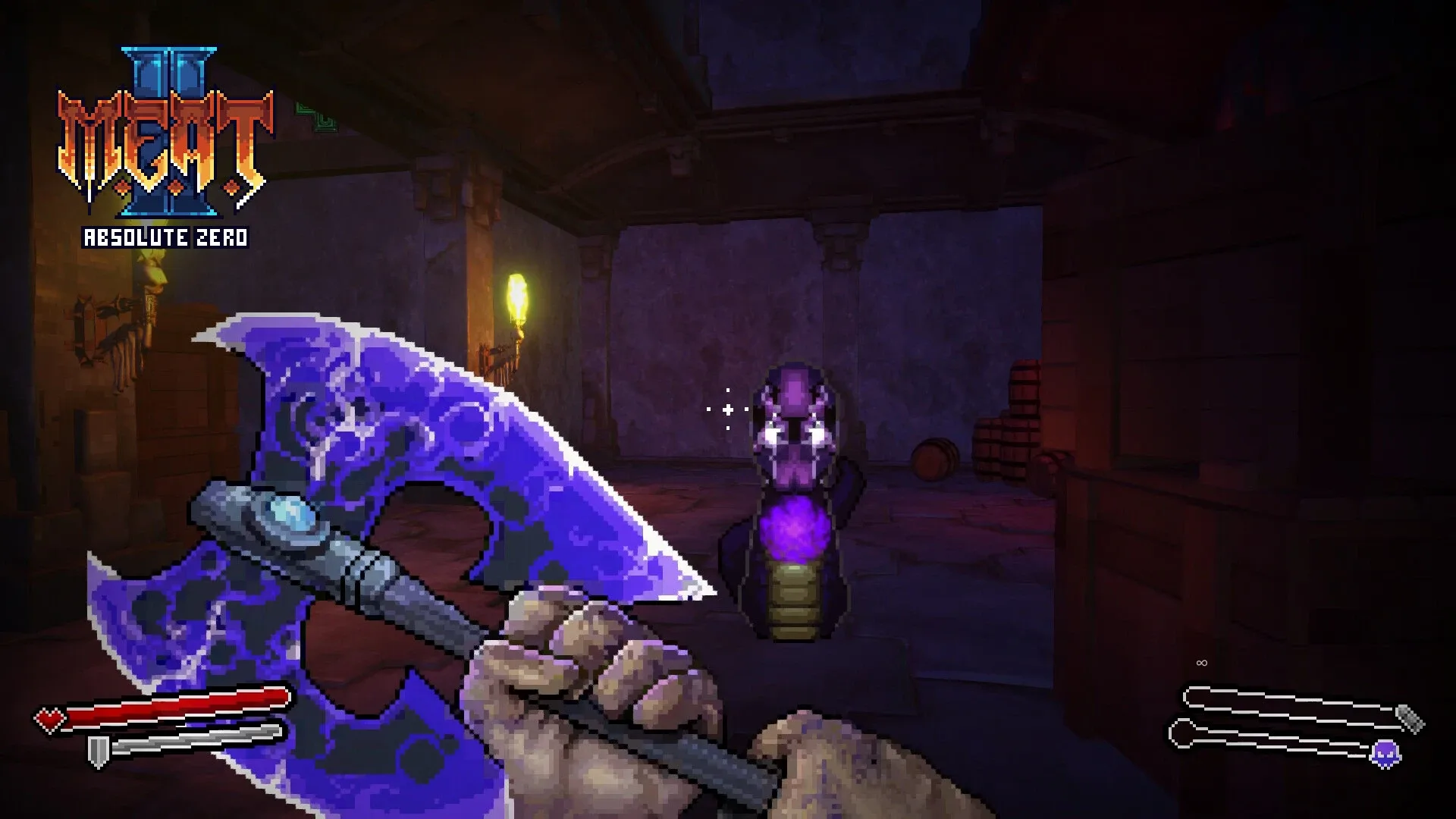
Task: Click the green glyph on the upper wall
Action: pos(318,118)
